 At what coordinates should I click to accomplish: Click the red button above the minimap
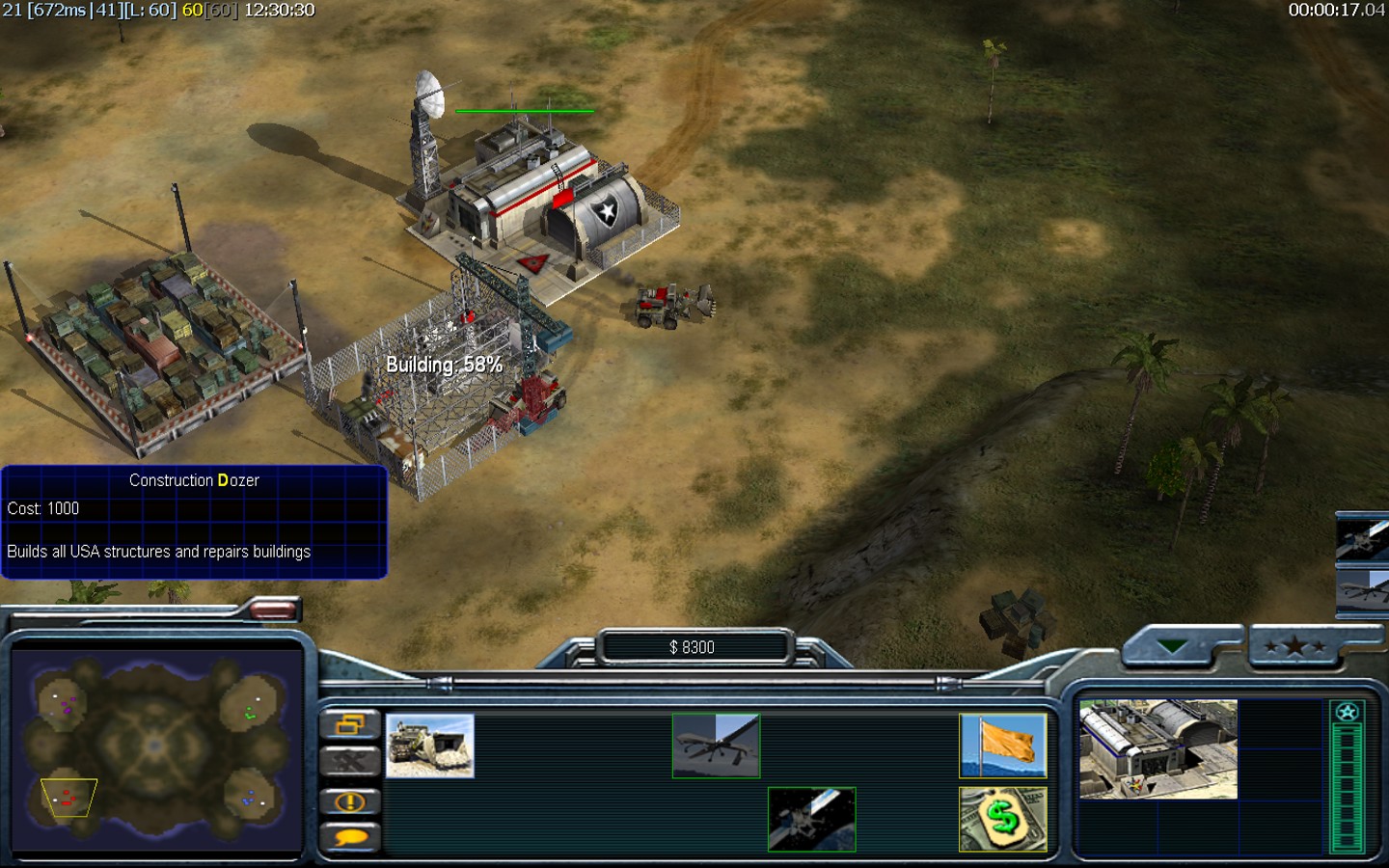tap(274, 609)
